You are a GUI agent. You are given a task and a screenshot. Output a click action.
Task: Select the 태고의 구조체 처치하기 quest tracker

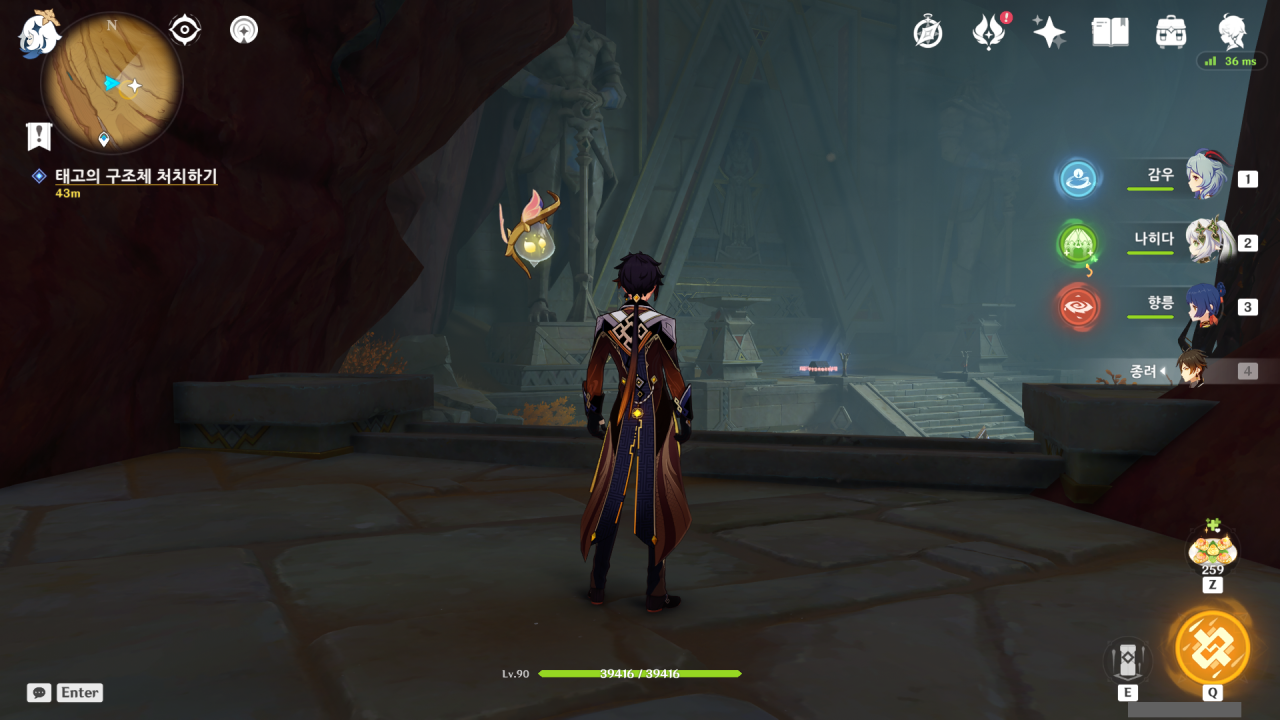point(135,176)
